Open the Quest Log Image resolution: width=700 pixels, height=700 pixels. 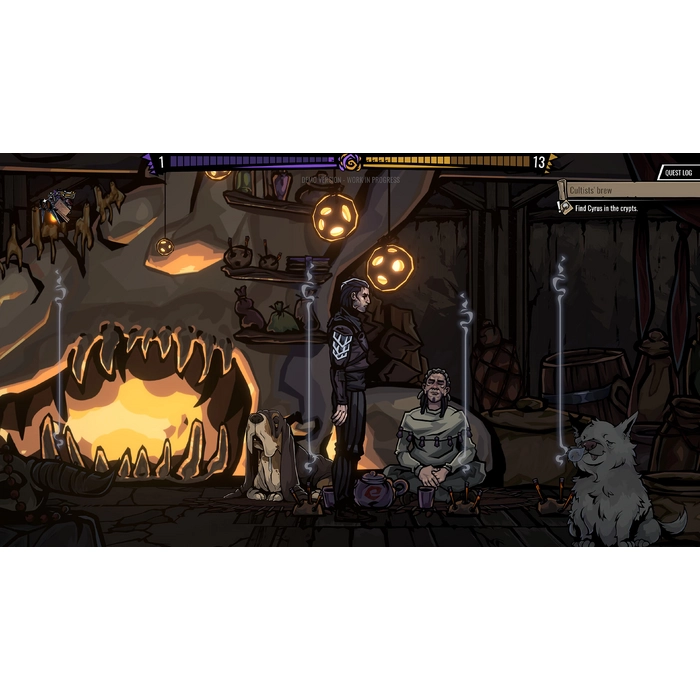point(676,173)
